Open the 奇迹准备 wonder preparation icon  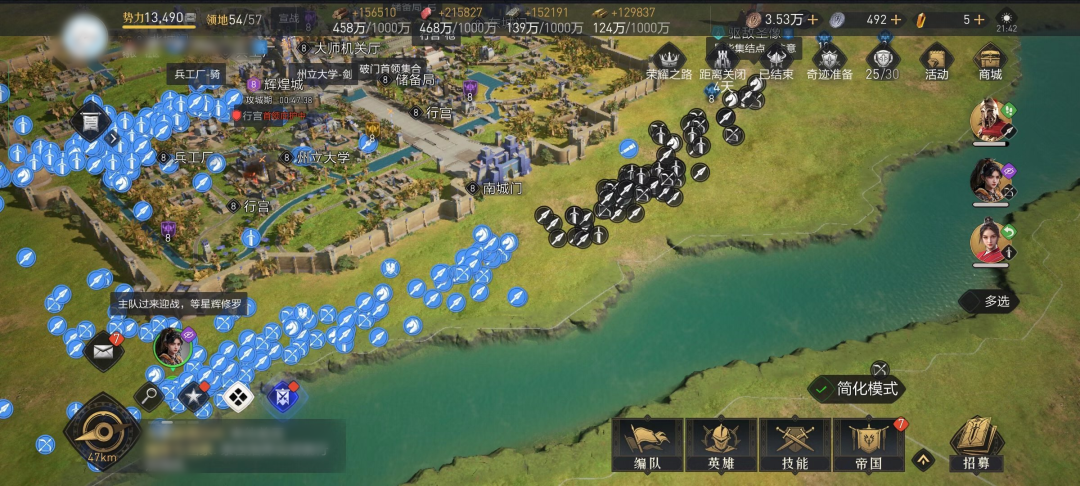[829, 60]
